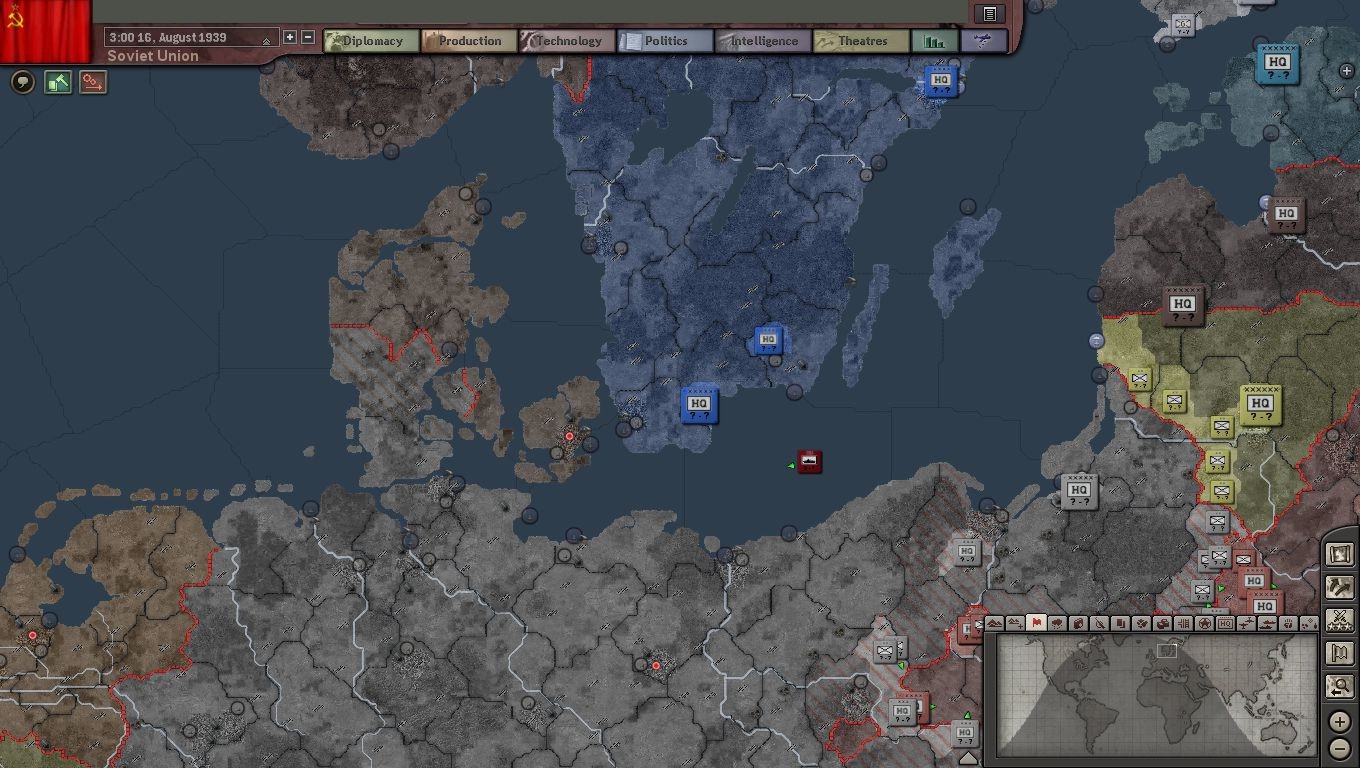Click the world minimap
Image resolution: width=1360 pixels, height=768 pixels.
click(x=1156, y=694)
